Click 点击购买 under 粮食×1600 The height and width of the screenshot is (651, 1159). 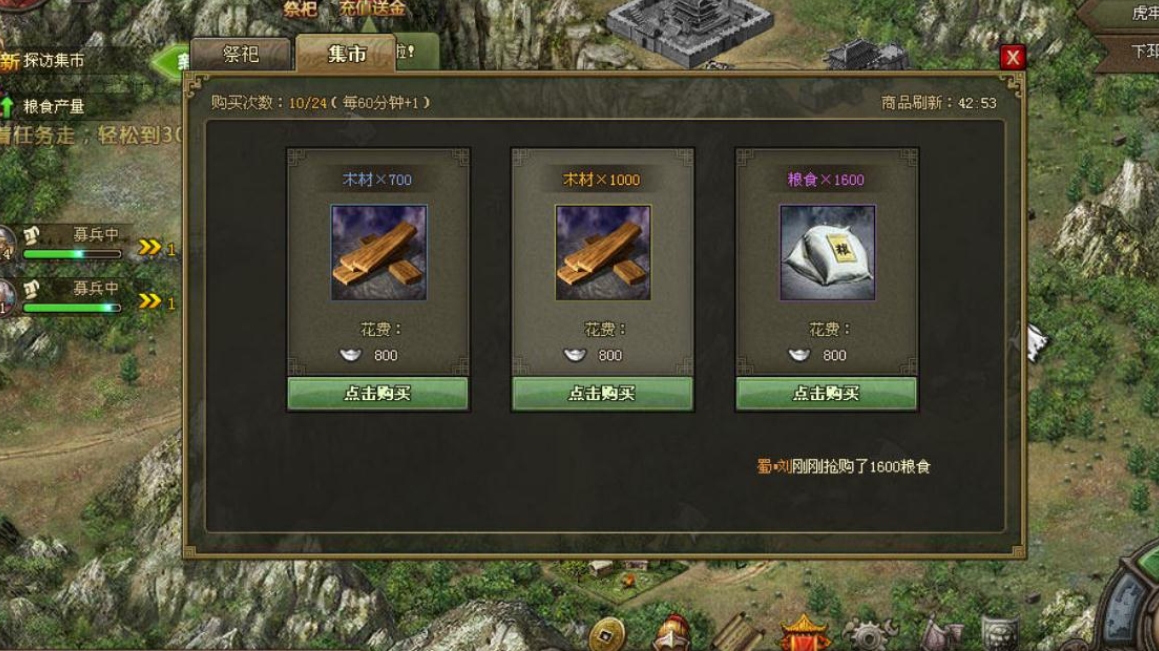pos(826,393)
